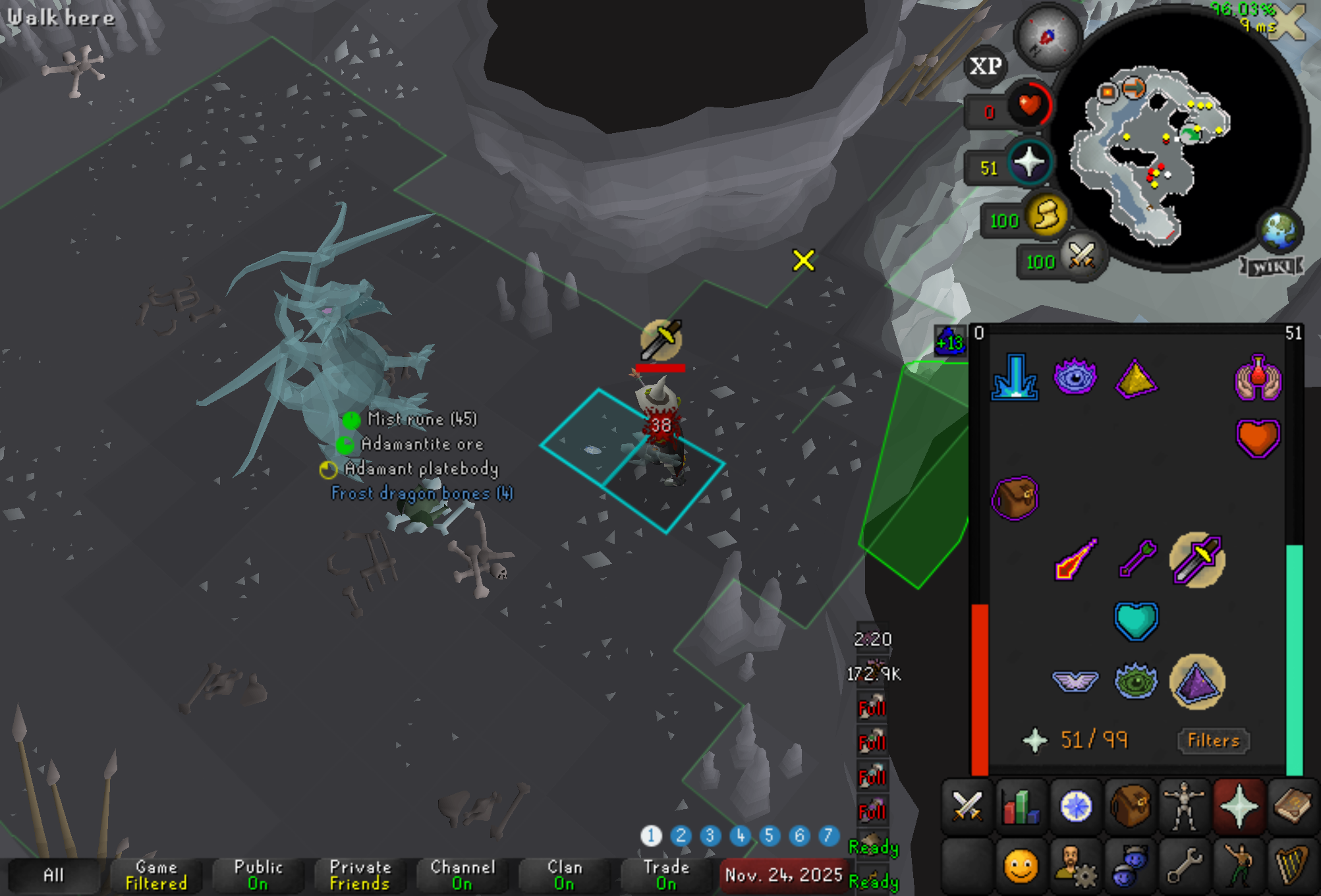Open the world map globe
The image size is (1321, 896).
click(1279, 231)
